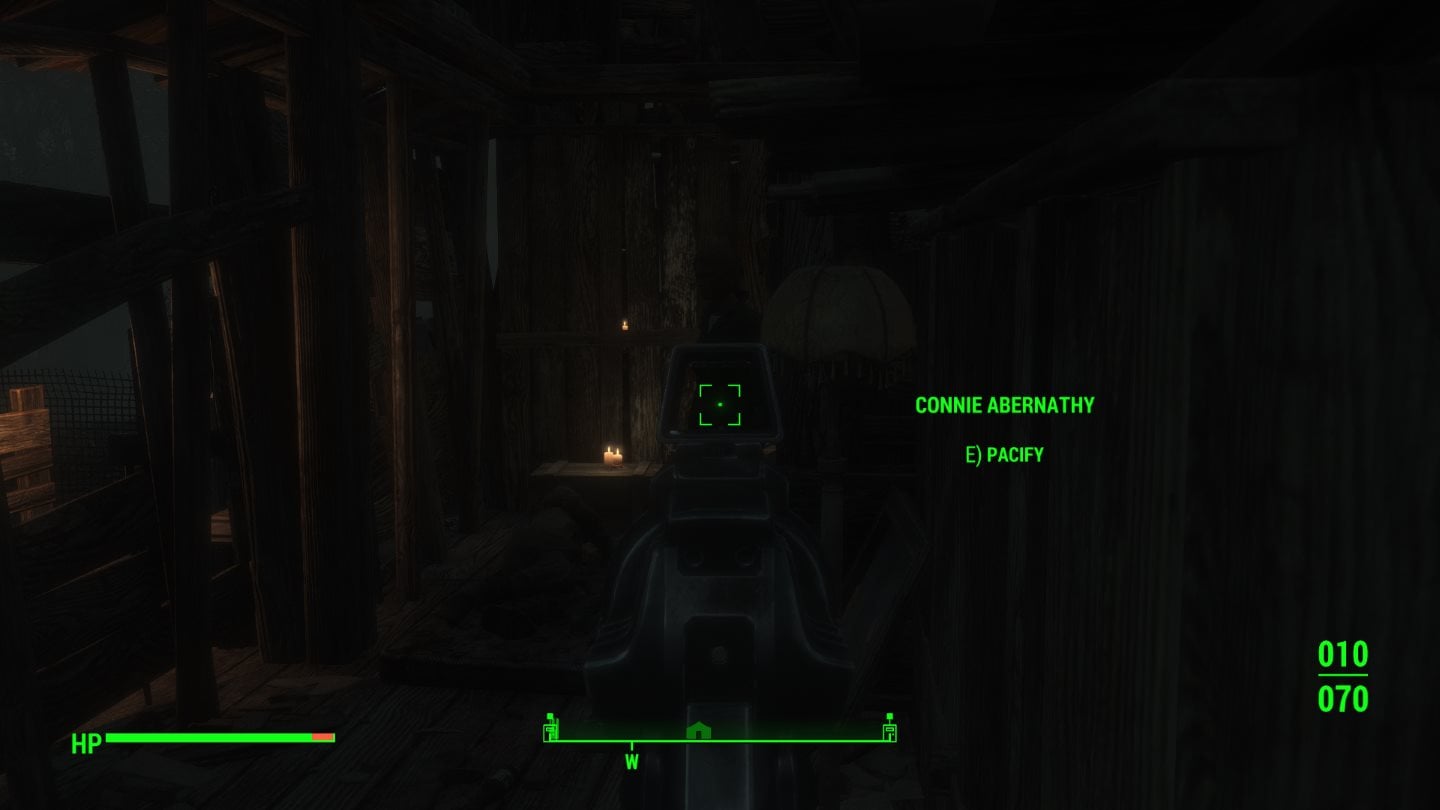Activate the E) PACIFY interaction prompt
The width and height of the screenshot is (1440, 810).
coord(1003,454)
